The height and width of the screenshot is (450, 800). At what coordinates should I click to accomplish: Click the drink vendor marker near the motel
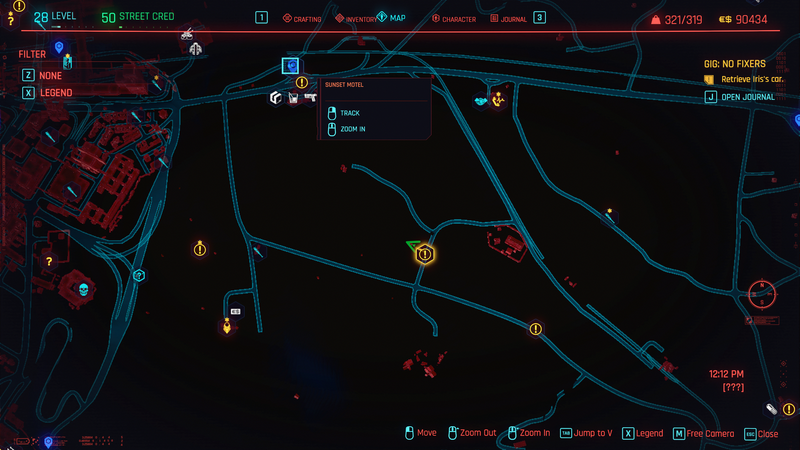[x=293, y=97]
